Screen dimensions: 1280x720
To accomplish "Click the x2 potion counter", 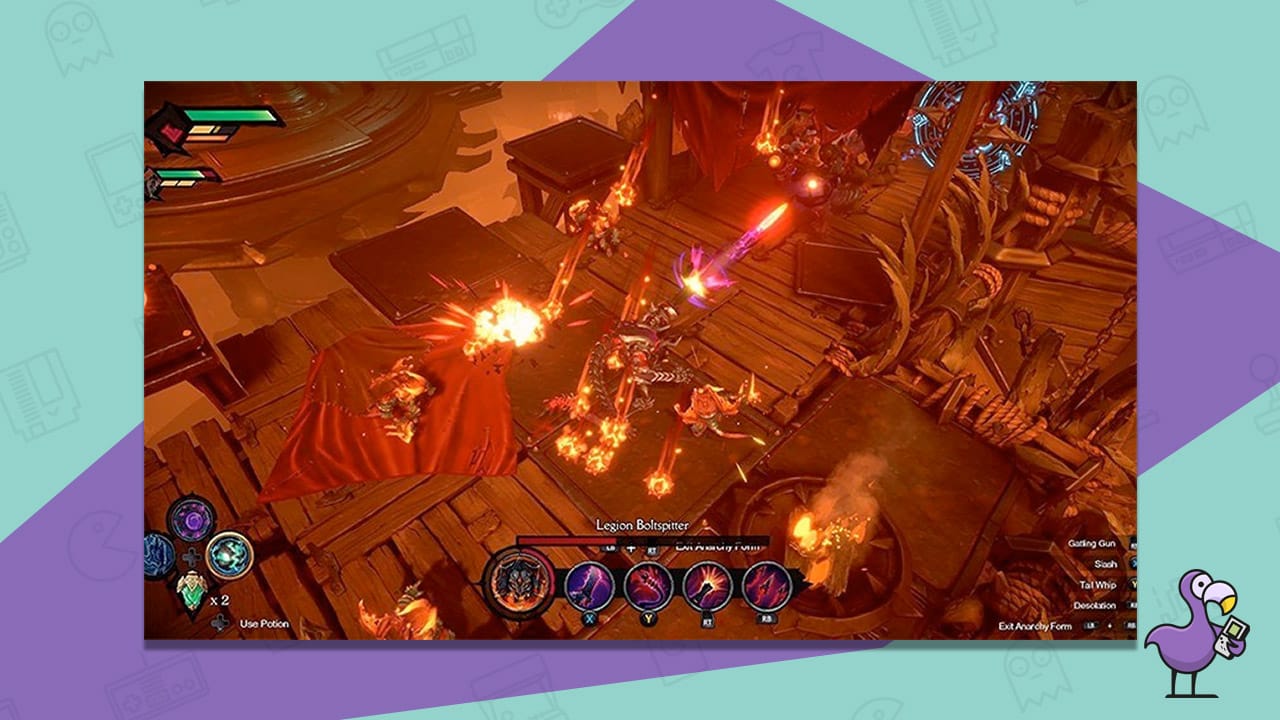I will 219,600.
